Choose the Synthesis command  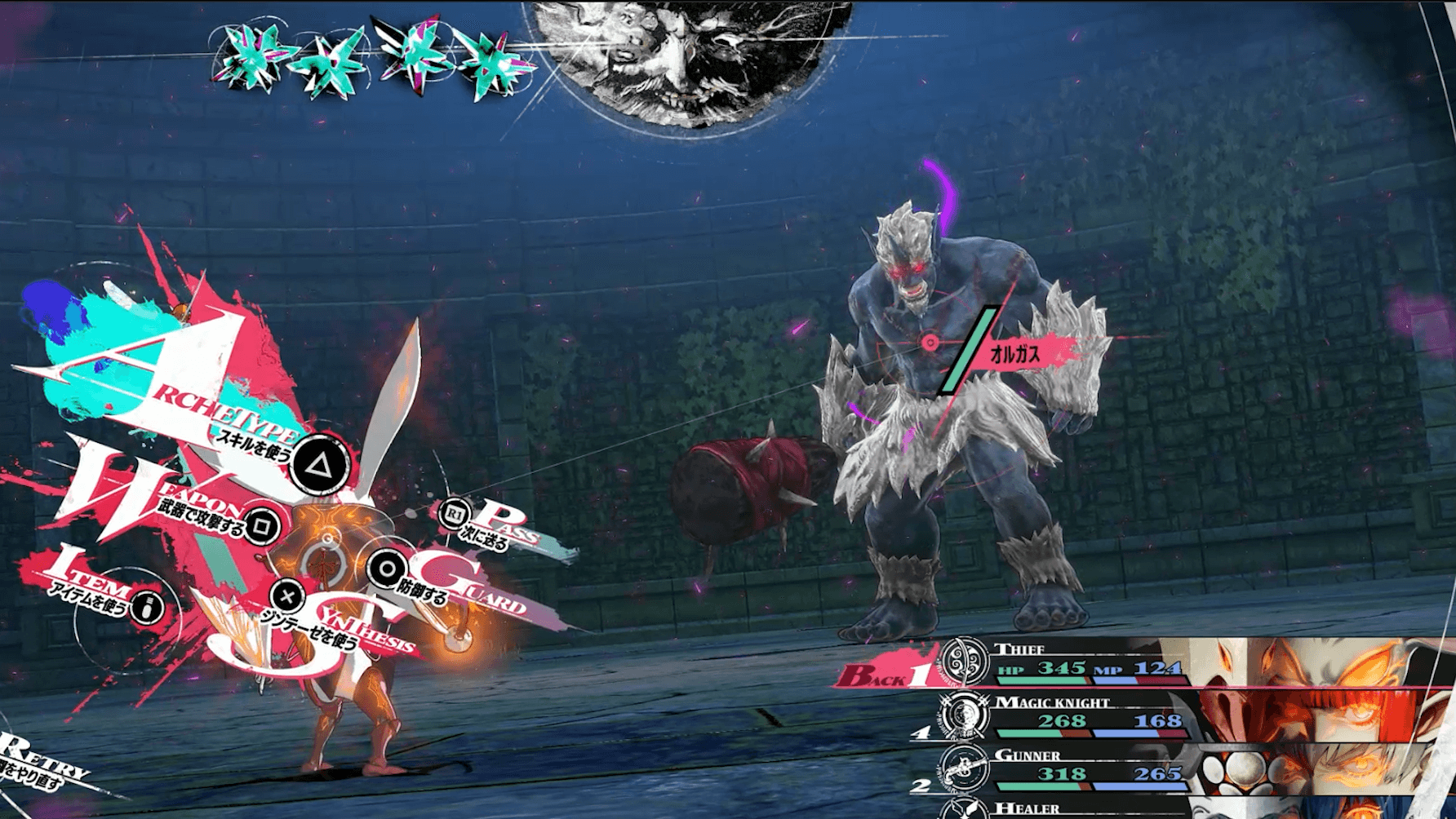coord(287,595)
